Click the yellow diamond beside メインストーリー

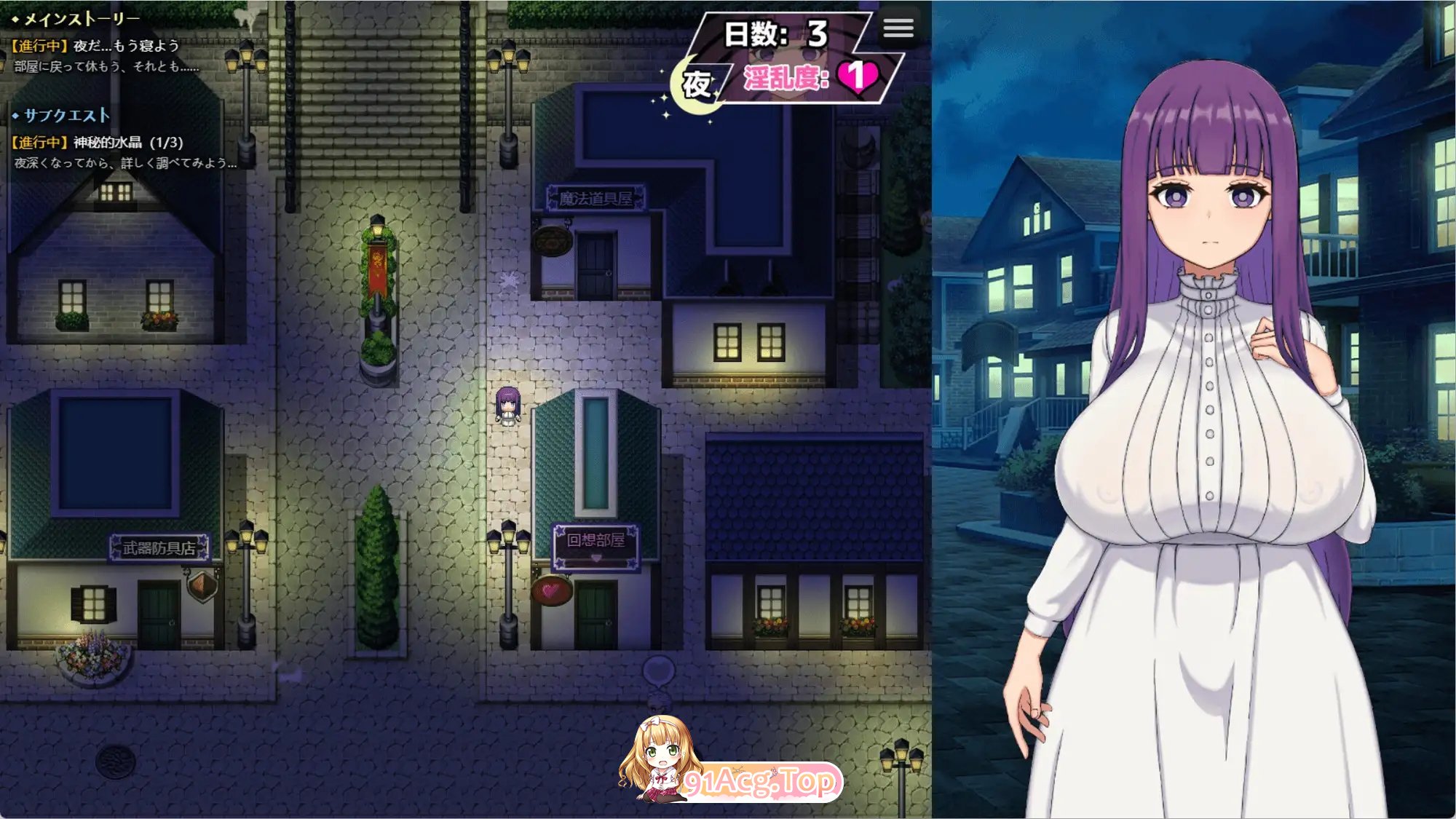tap(16, 19)
